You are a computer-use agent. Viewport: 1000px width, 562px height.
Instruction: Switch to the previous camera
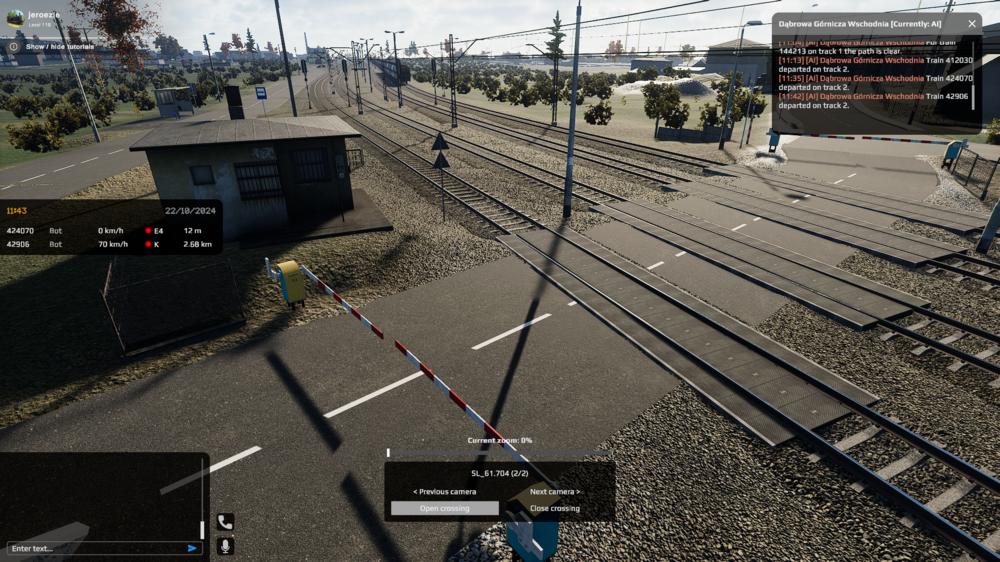[x=444, y=491]
